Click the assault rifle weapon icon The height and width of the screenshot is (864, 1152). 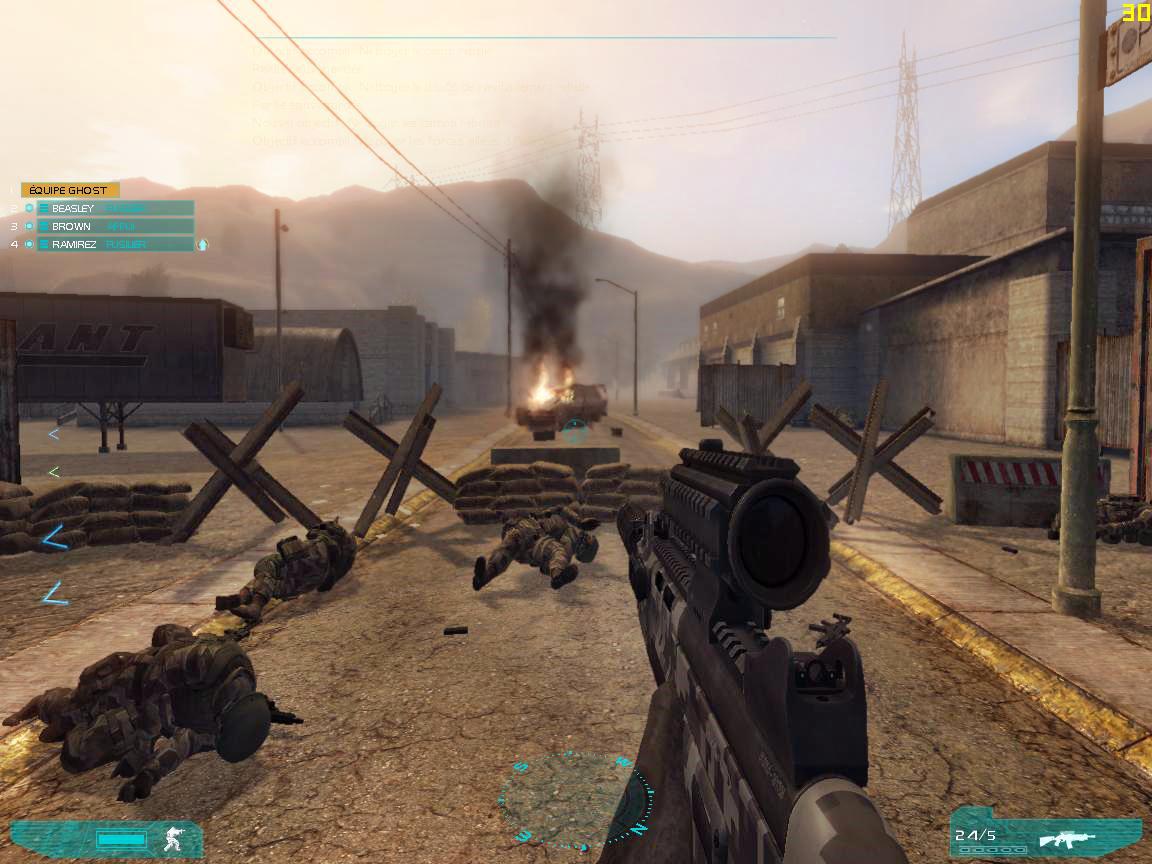(x=1066, y=838)
